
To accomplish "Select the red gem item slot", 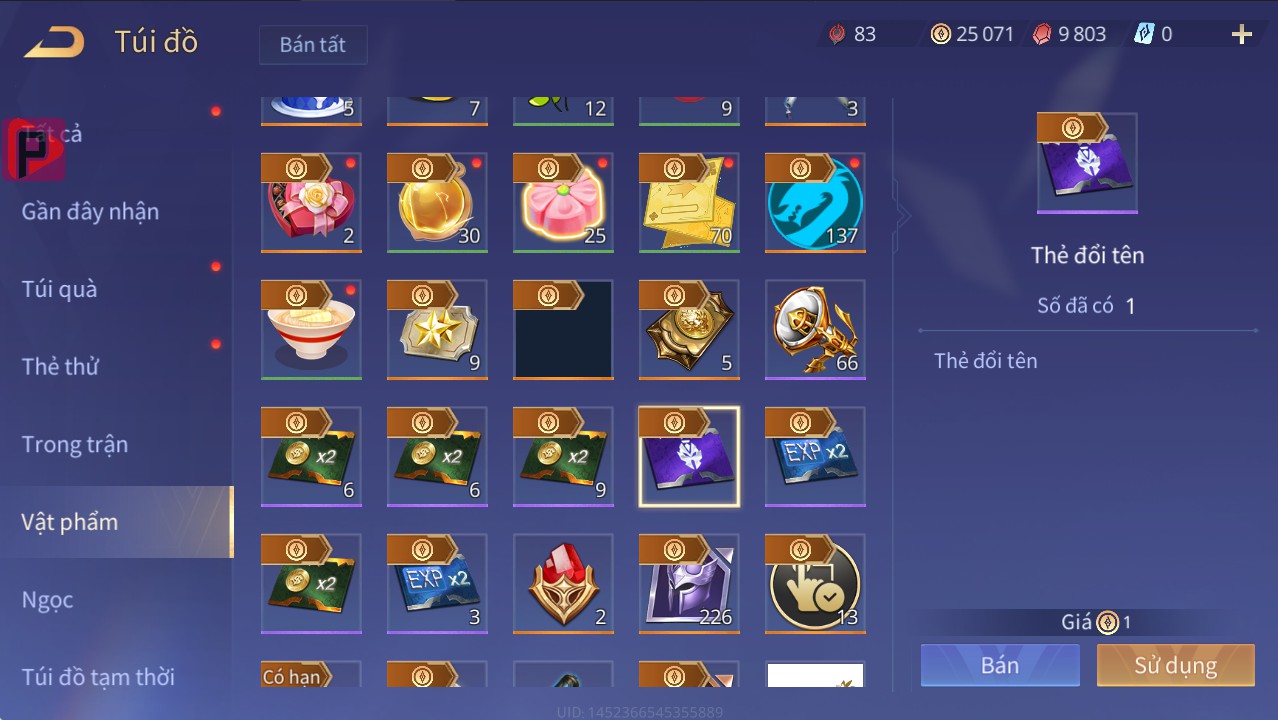I will tap(563, 584).
